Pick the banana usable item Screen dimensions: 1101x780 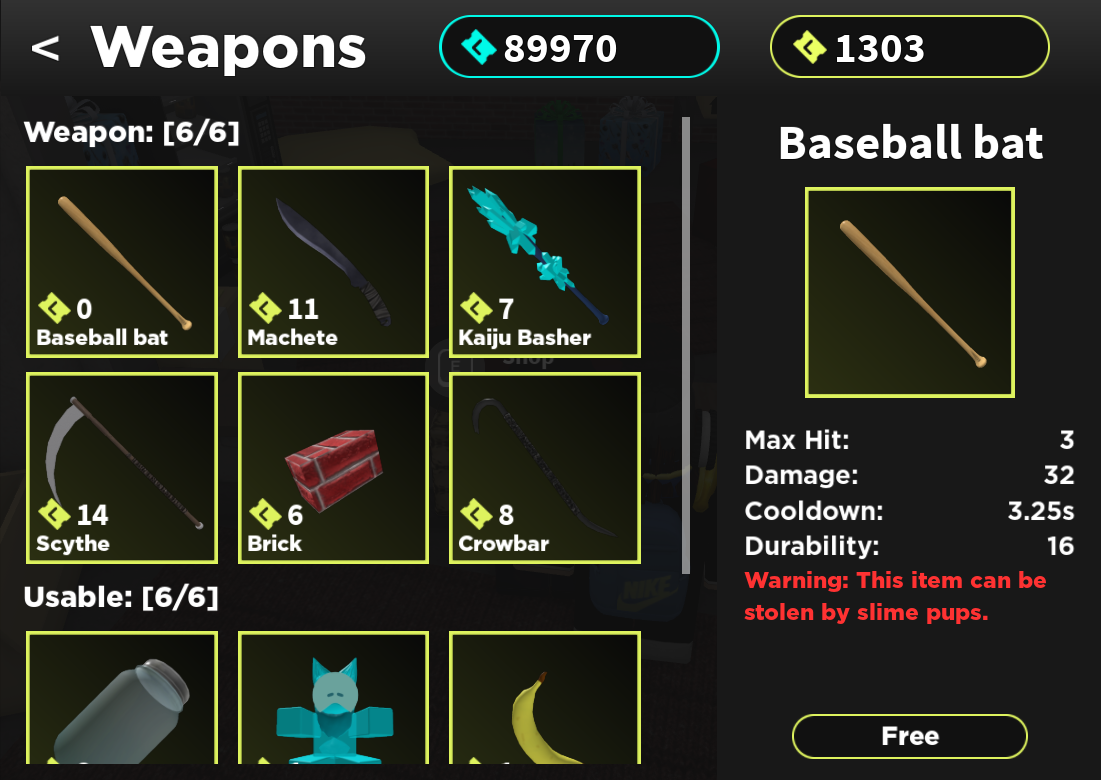point(544,700)
